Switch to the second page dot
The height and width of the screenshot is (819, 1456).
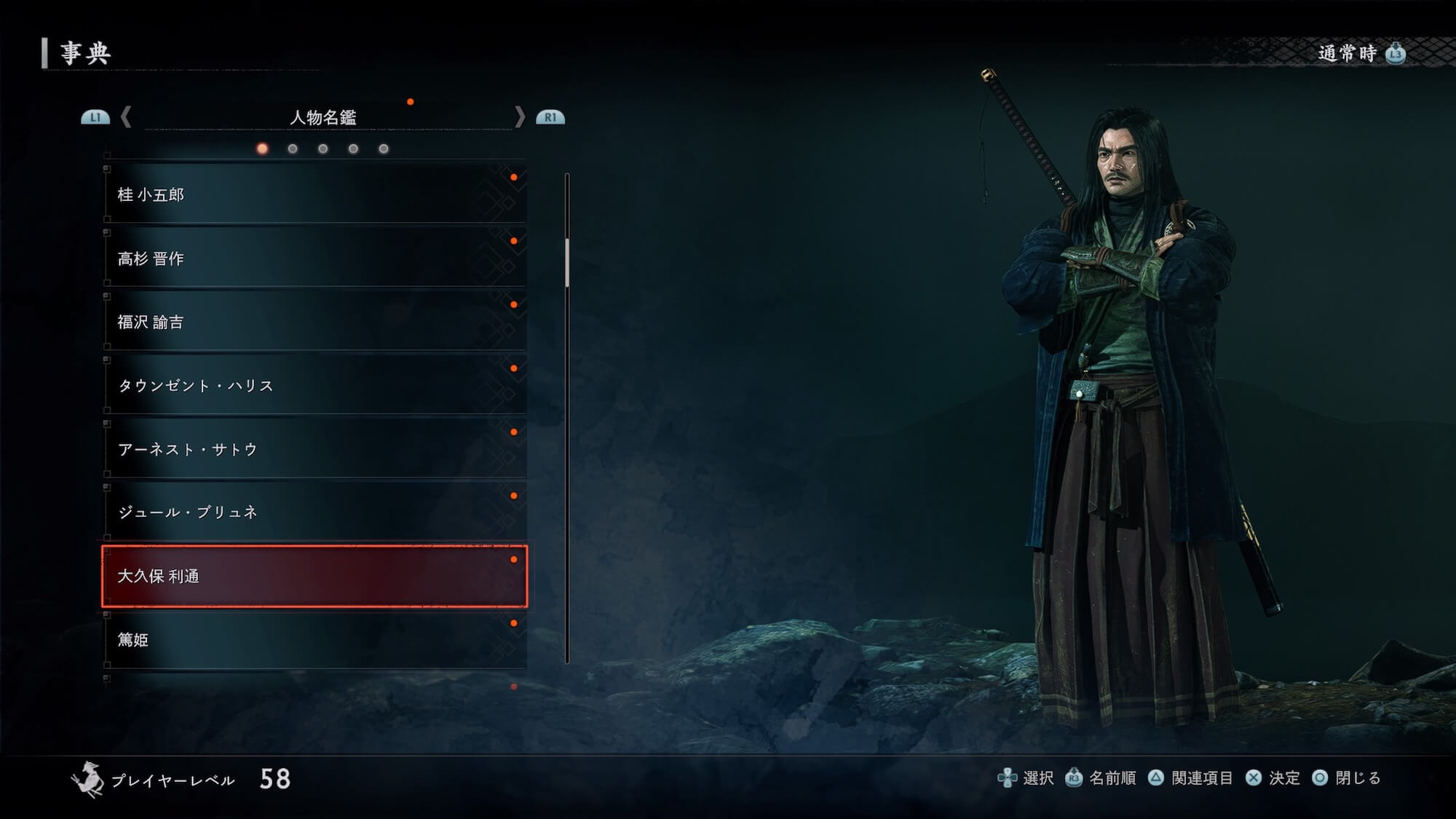coord(293,149)
